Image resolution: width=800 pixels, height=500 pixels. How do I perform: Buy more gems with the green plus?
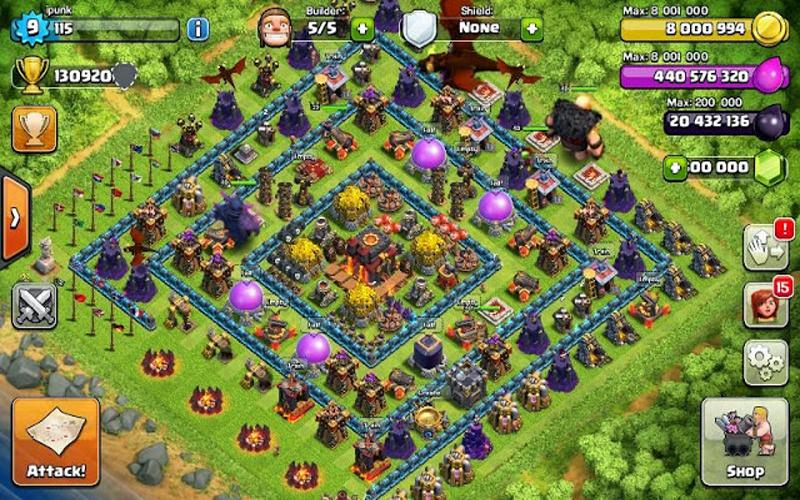pyautogui.click(x=677, y=168)
